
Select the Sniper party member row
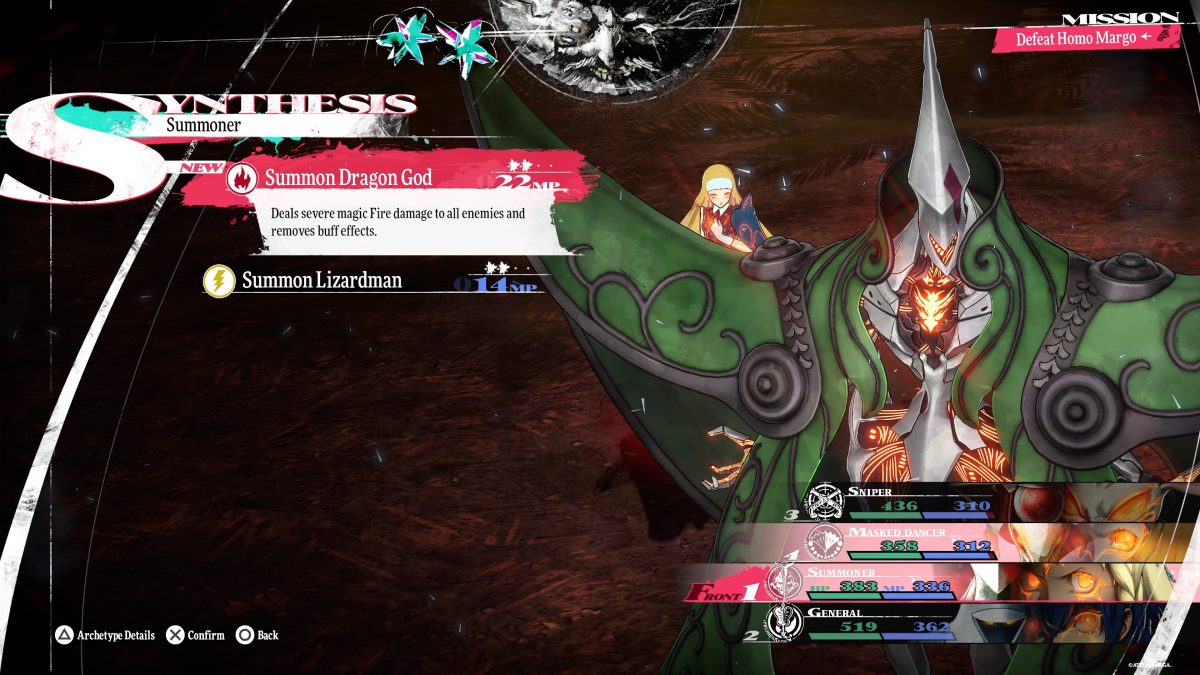[x=900, y=501]
